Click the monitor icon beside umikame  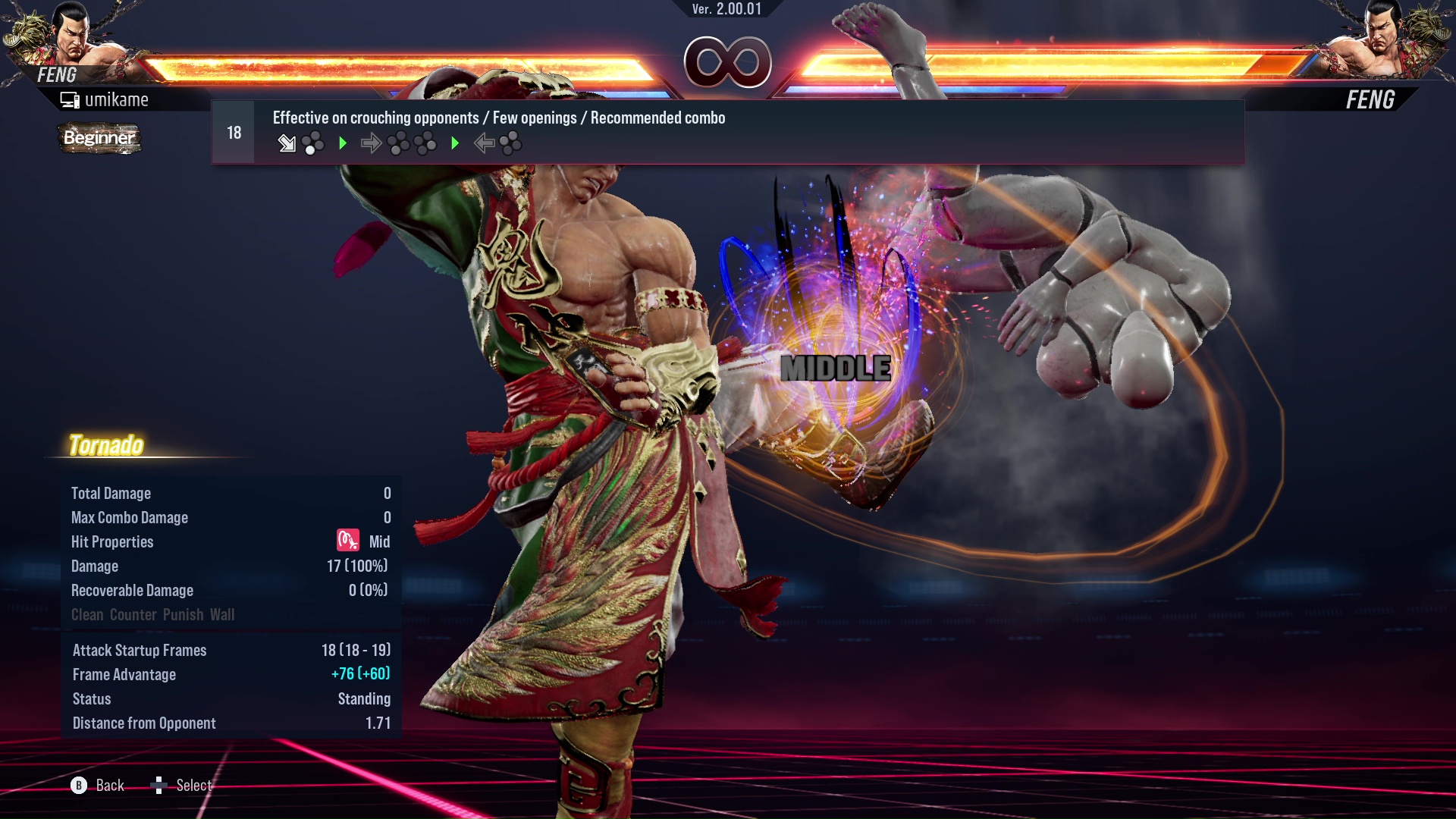(69, 99)
